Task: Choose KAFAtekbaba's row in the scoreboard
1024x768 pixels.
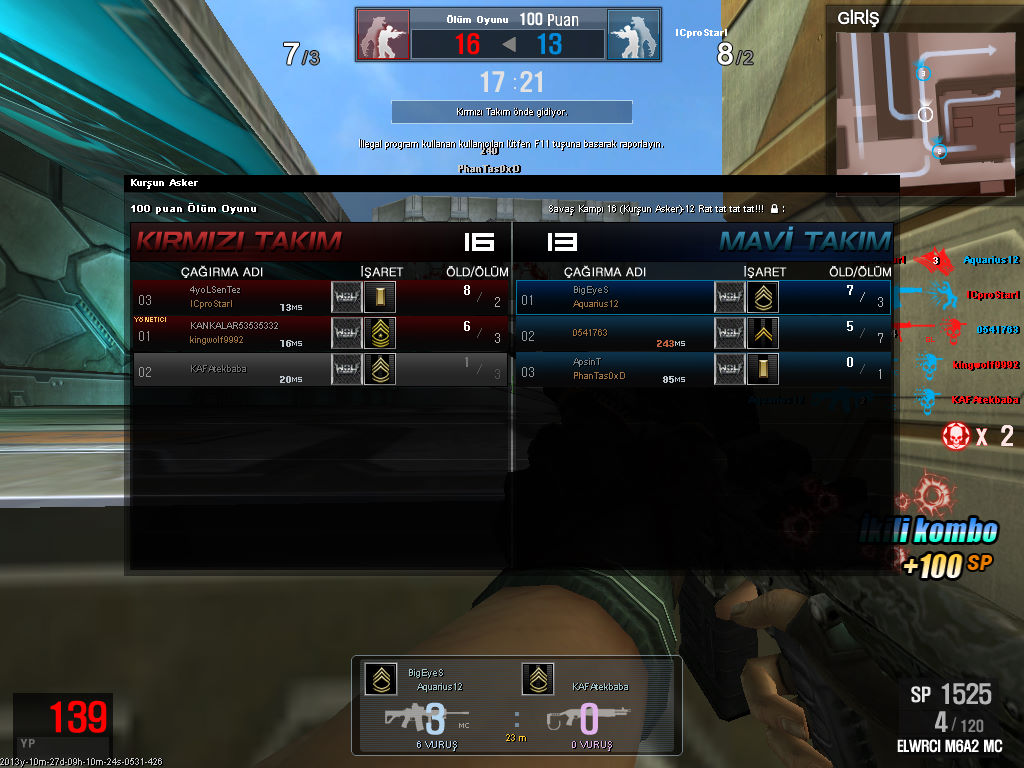Action: [321, 369]
